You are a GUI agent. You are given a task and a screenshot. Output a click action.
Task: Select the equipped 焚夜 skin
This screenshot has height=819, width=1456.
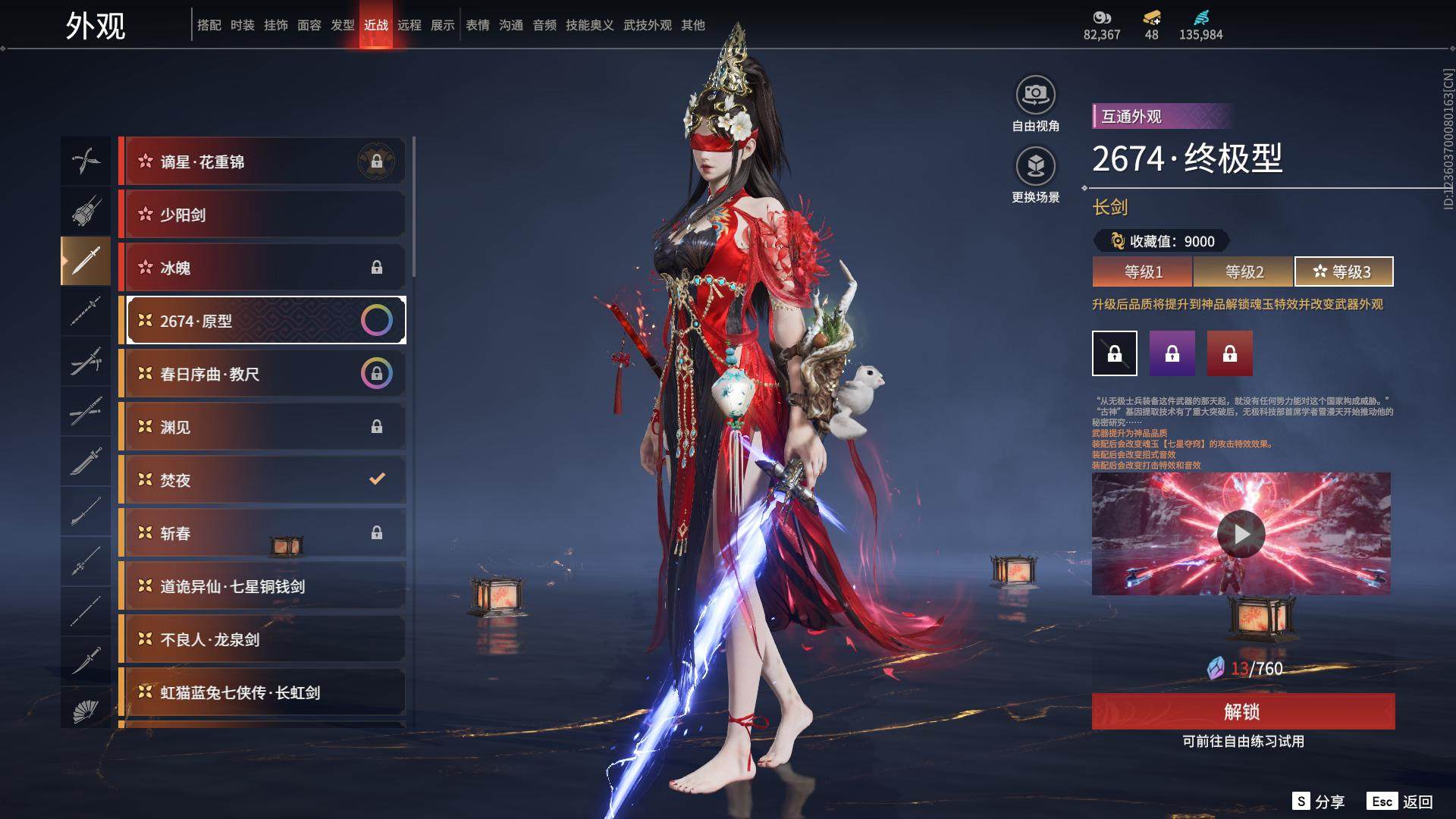point(262,480)
